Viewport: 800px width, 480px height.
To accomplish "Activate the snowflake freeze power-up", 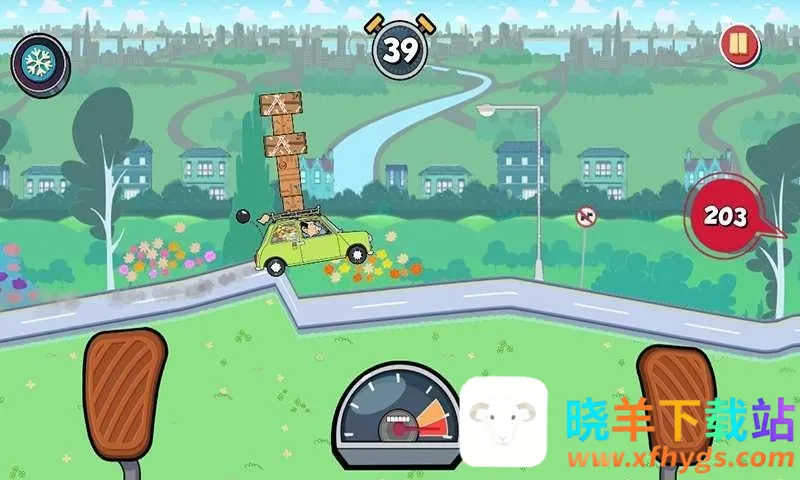I will pyautogui.click(x=40, y=61).
